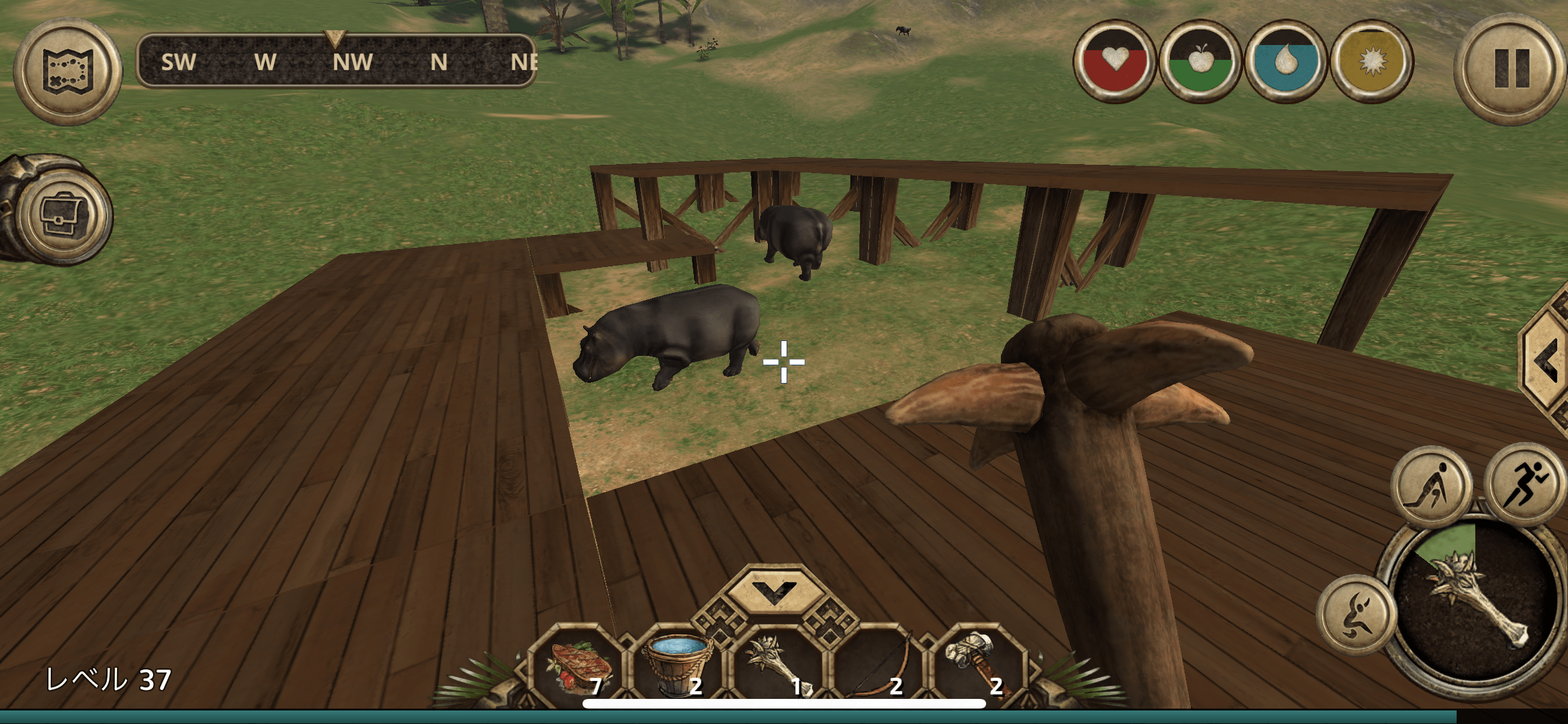Open the map with the top-left button
Image resolution: width=1568 pixels, height=724 pixels.
(68, 71)
